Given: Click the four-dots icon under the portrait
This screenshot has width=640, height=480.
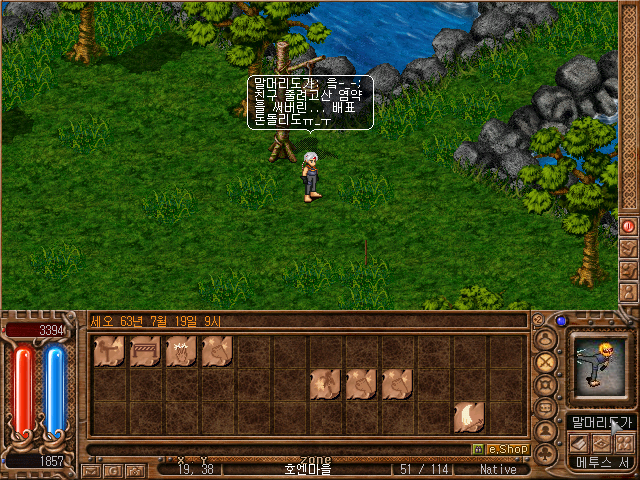Looking at the screenshot, I should tap(624, 442).
